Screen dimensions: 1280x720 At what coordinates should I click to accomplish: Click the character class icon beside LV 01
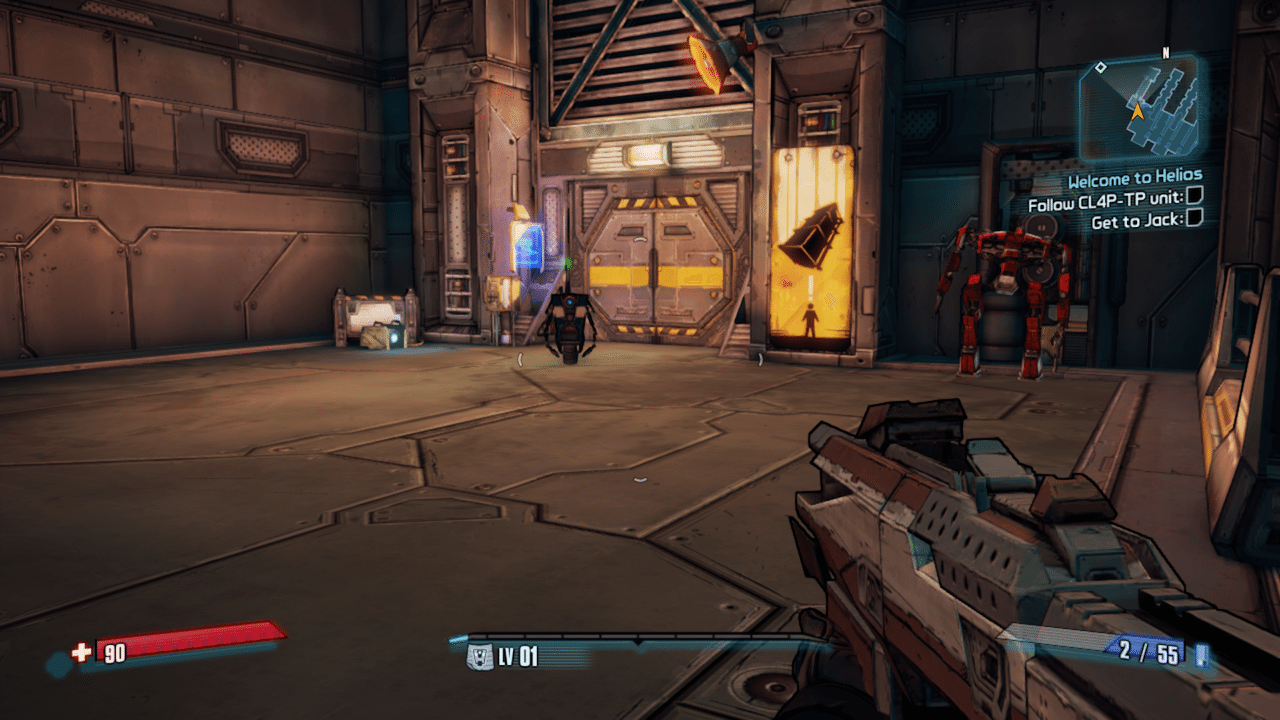click(x=481, y=657)
